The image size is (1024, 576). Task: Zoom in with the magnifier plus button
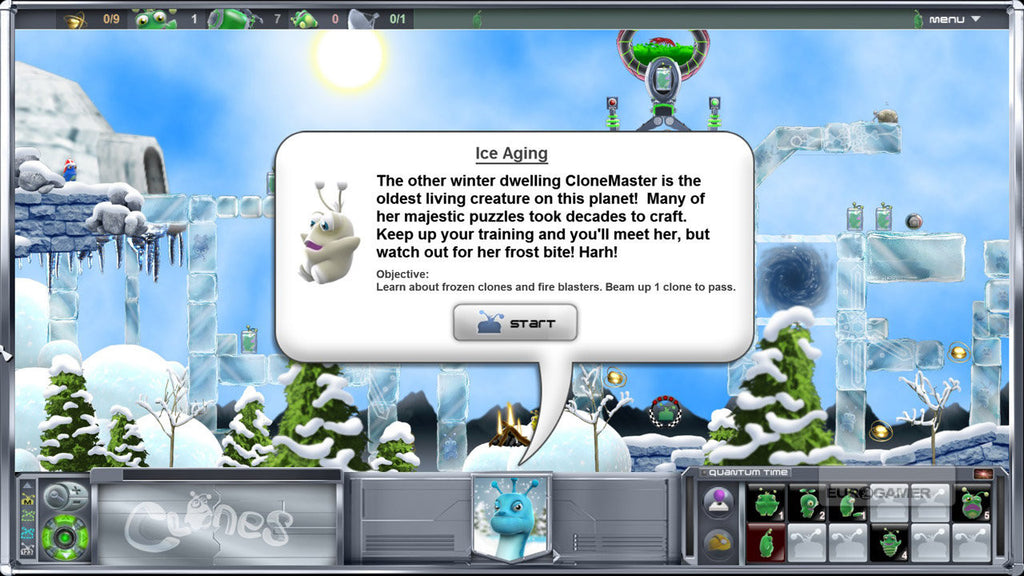76,491
